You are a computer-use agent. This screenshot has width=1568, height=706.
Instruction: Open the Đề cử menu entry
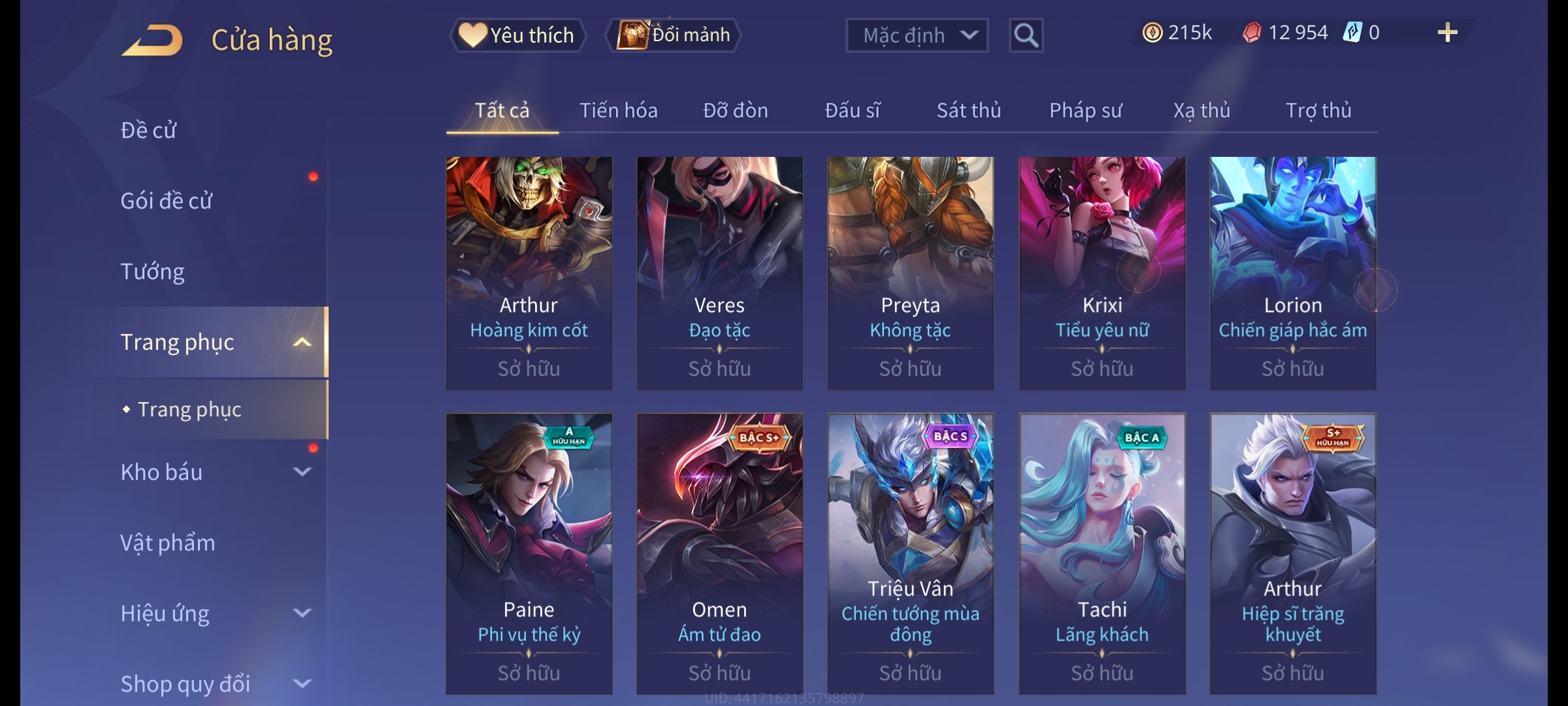coord(149,130)
